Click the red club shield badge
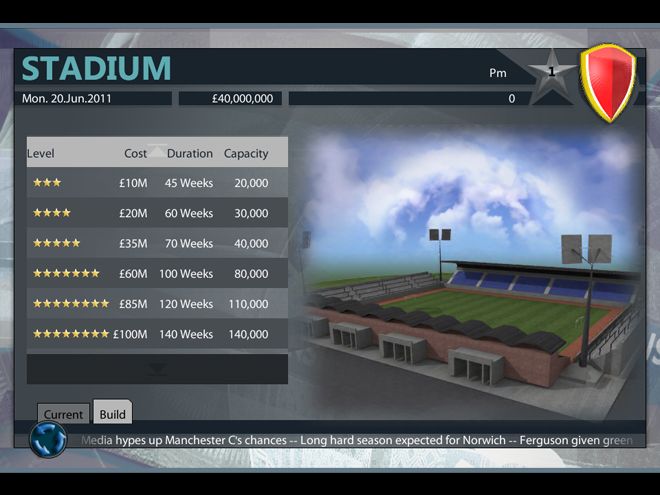 coord(608,83)
